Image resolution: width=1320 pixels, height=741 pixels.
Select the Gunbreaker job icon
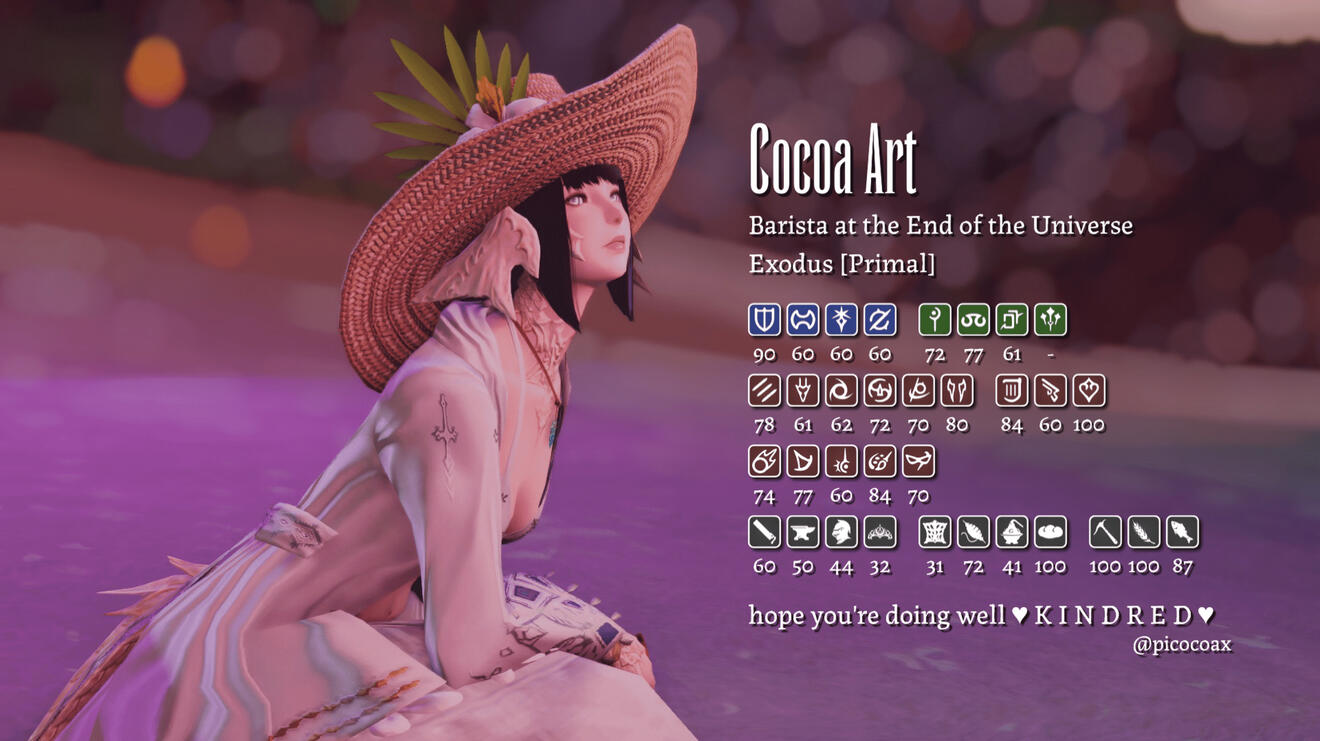[880, 320]
